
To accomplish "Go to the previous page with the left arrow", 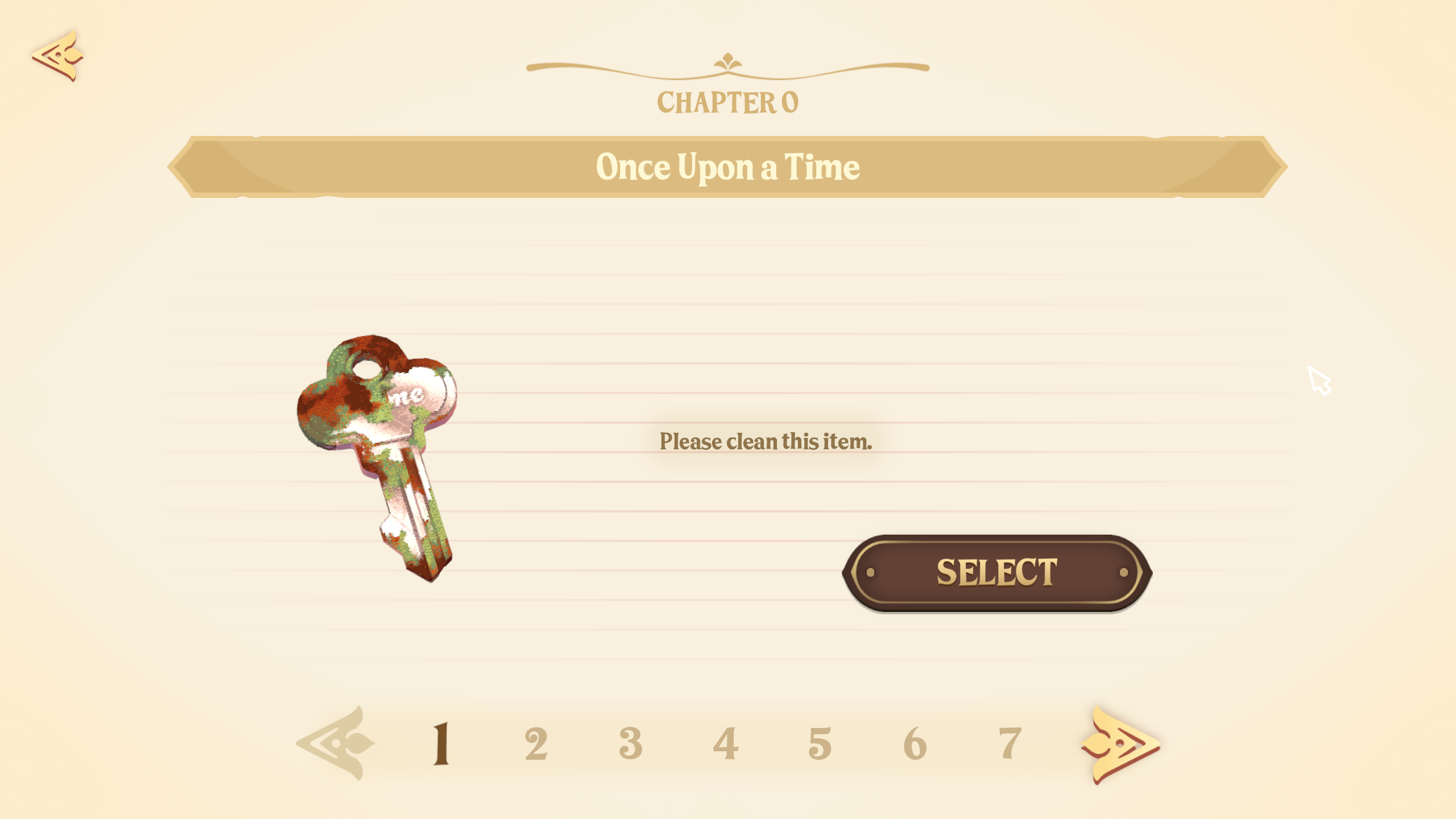I will (x=337, y=743).
